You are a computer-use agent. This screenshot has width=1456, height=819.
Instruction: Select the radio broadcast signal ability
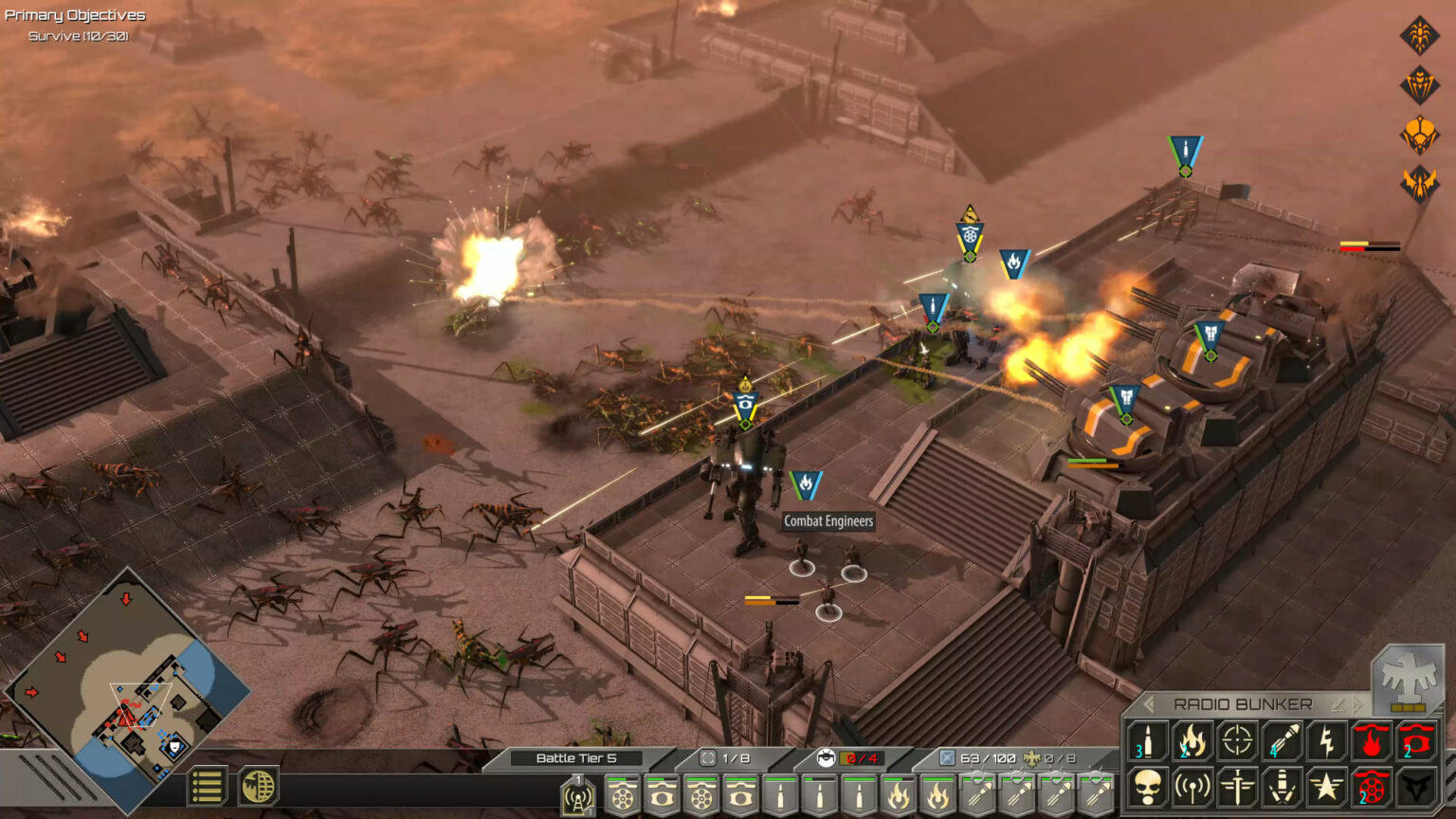(1192, 787)
